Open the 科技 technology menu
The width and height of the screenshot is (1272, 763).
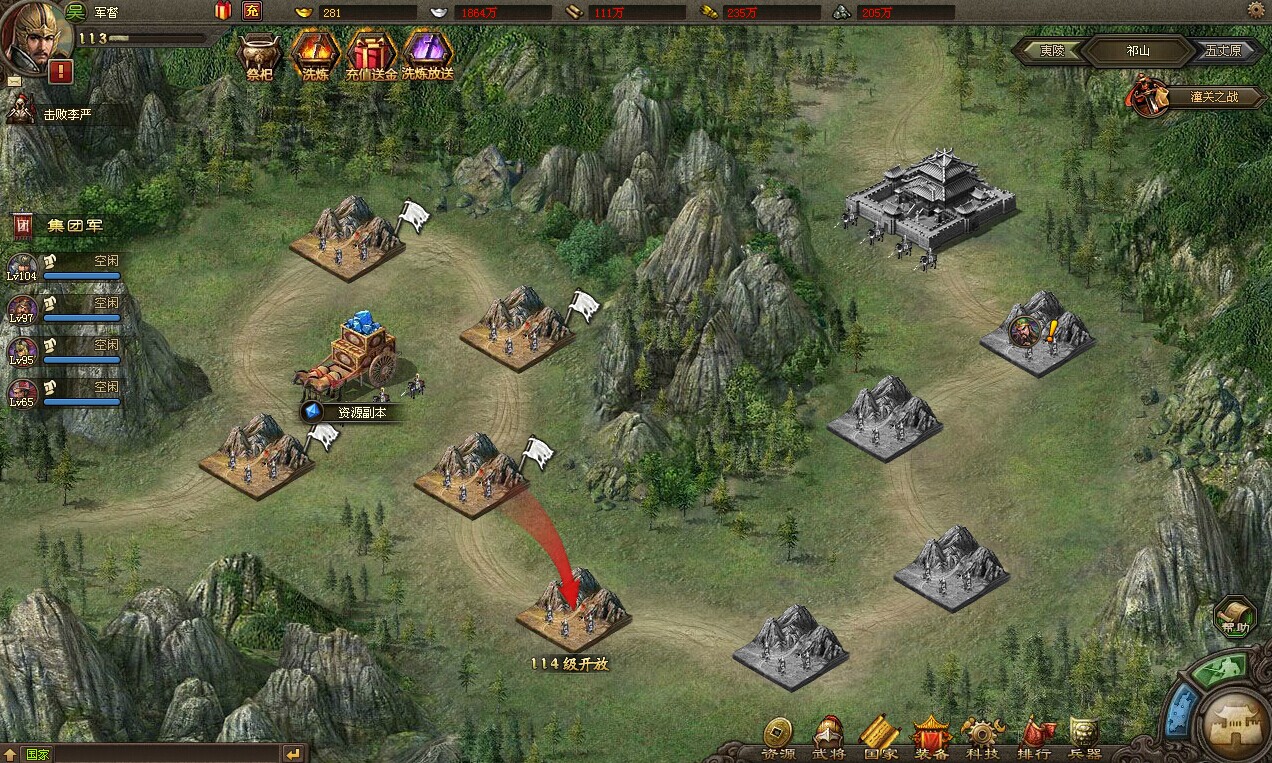coord(982,738)
